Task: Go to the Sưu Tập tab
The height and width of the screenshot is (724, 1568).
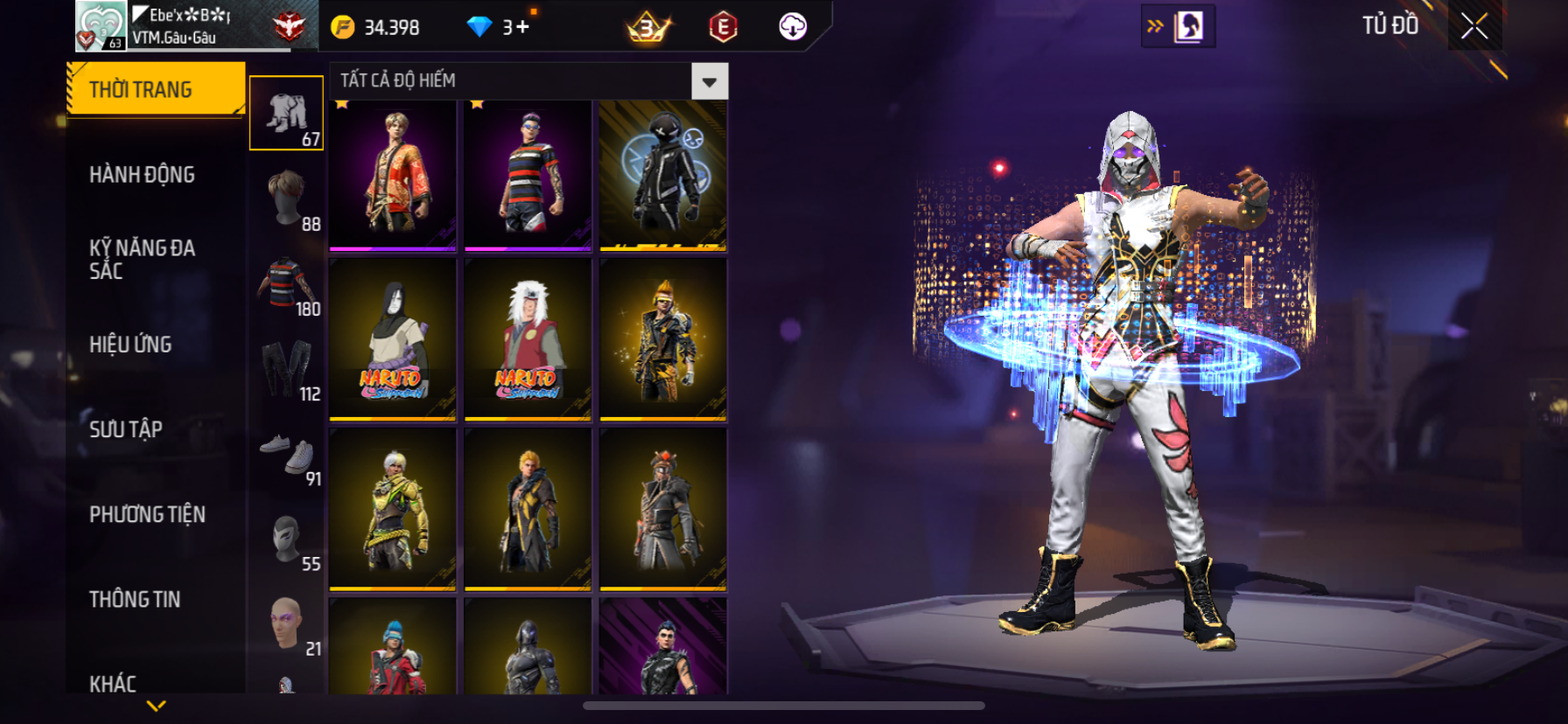Action: (126, 429)
